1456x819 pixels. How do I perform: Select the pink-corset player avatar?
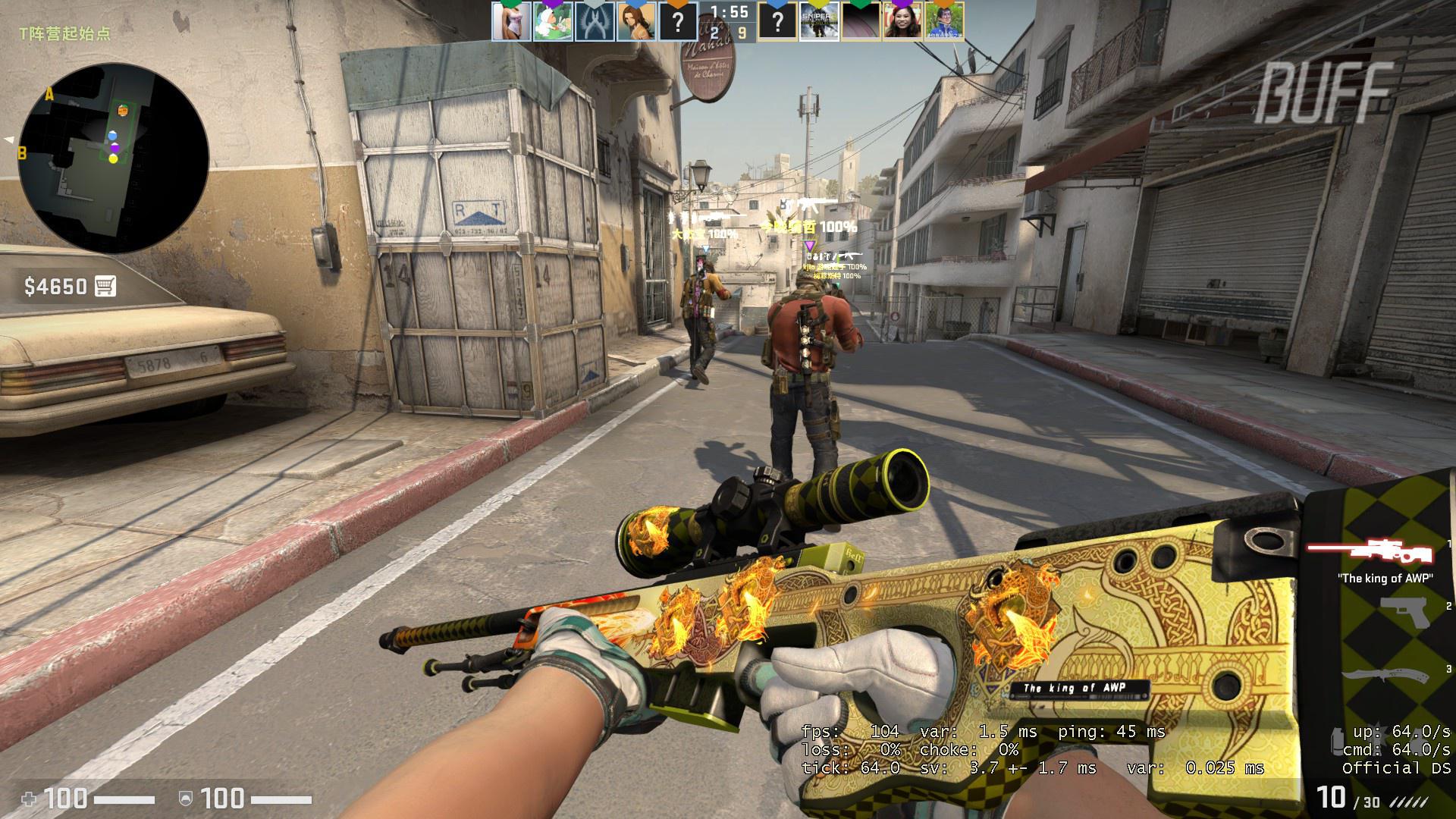click(x=511, y=21)
